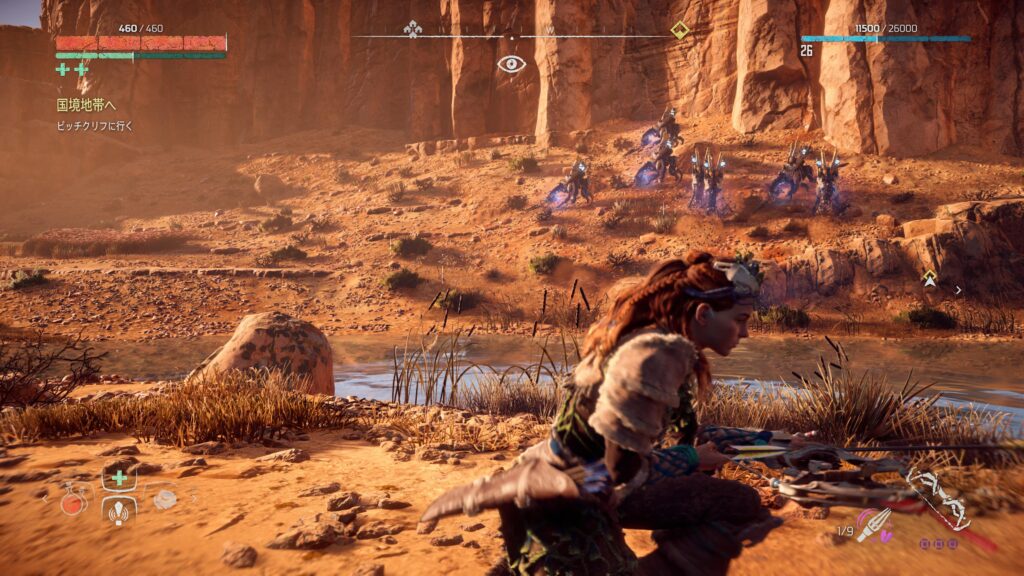Click the eye stealth visibility indicator
This screenshot has width=1024, height=576.
[x=511, y=64]
